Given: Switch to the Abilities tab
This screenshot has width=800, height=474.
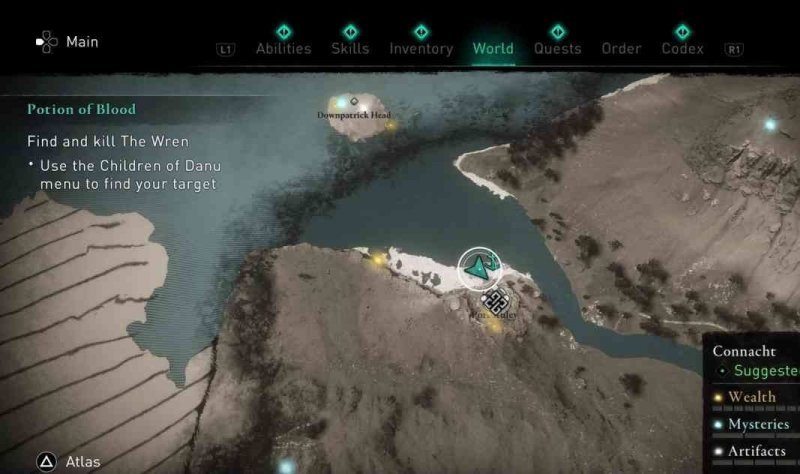Looking at the screenshot, I should pyautogui.click(x=283, y=48).
